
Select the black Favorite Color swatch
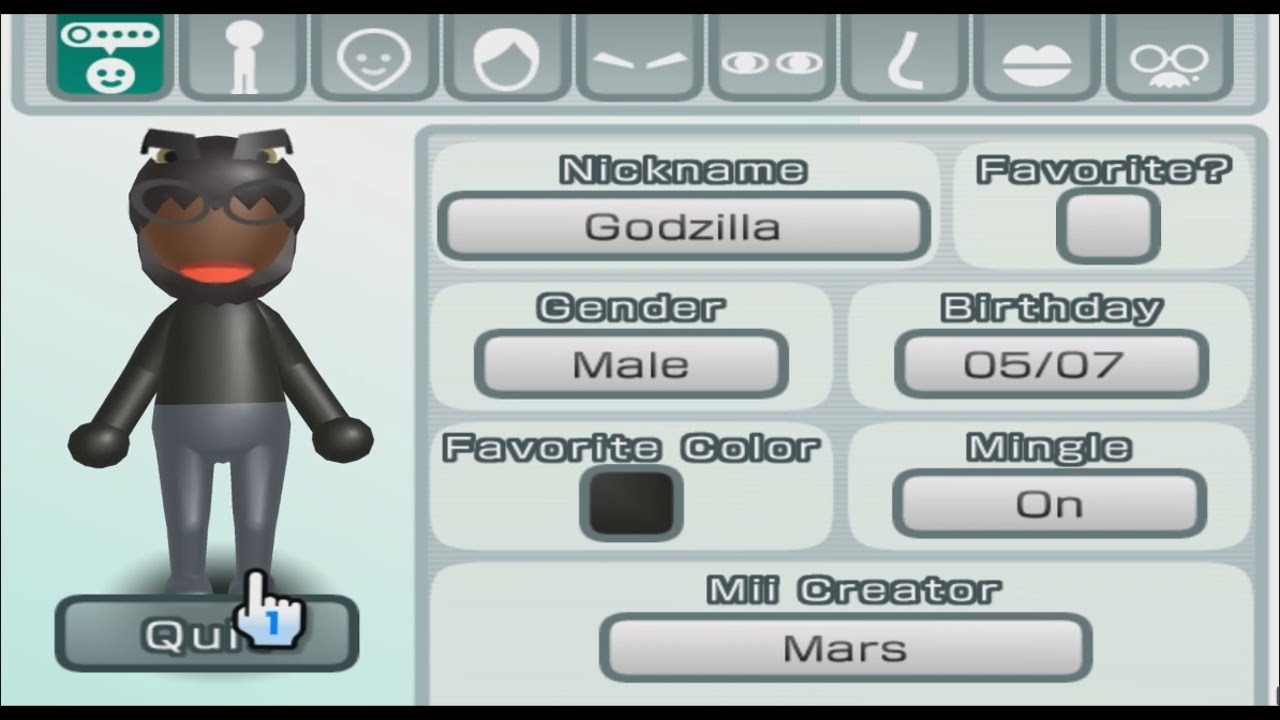[x=629, y=502]
